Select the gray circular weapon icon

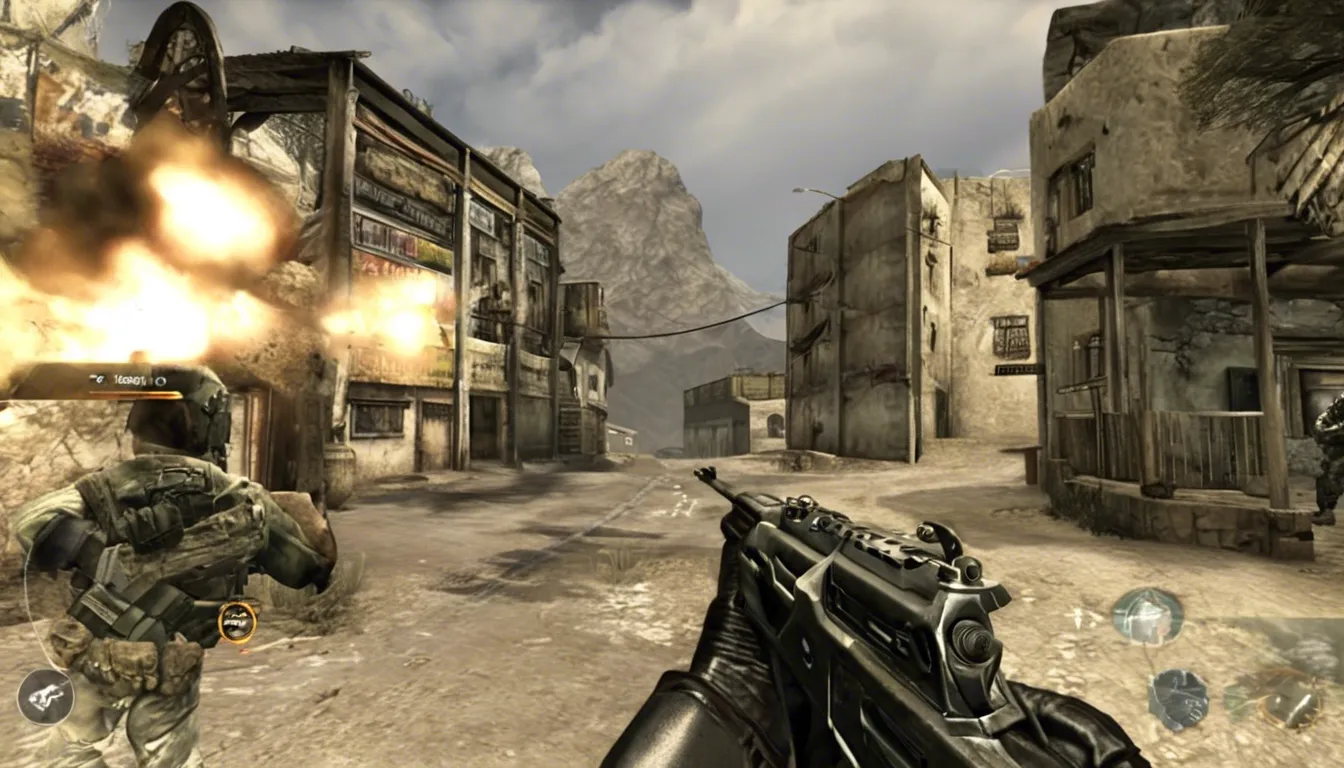click(45, 697)
